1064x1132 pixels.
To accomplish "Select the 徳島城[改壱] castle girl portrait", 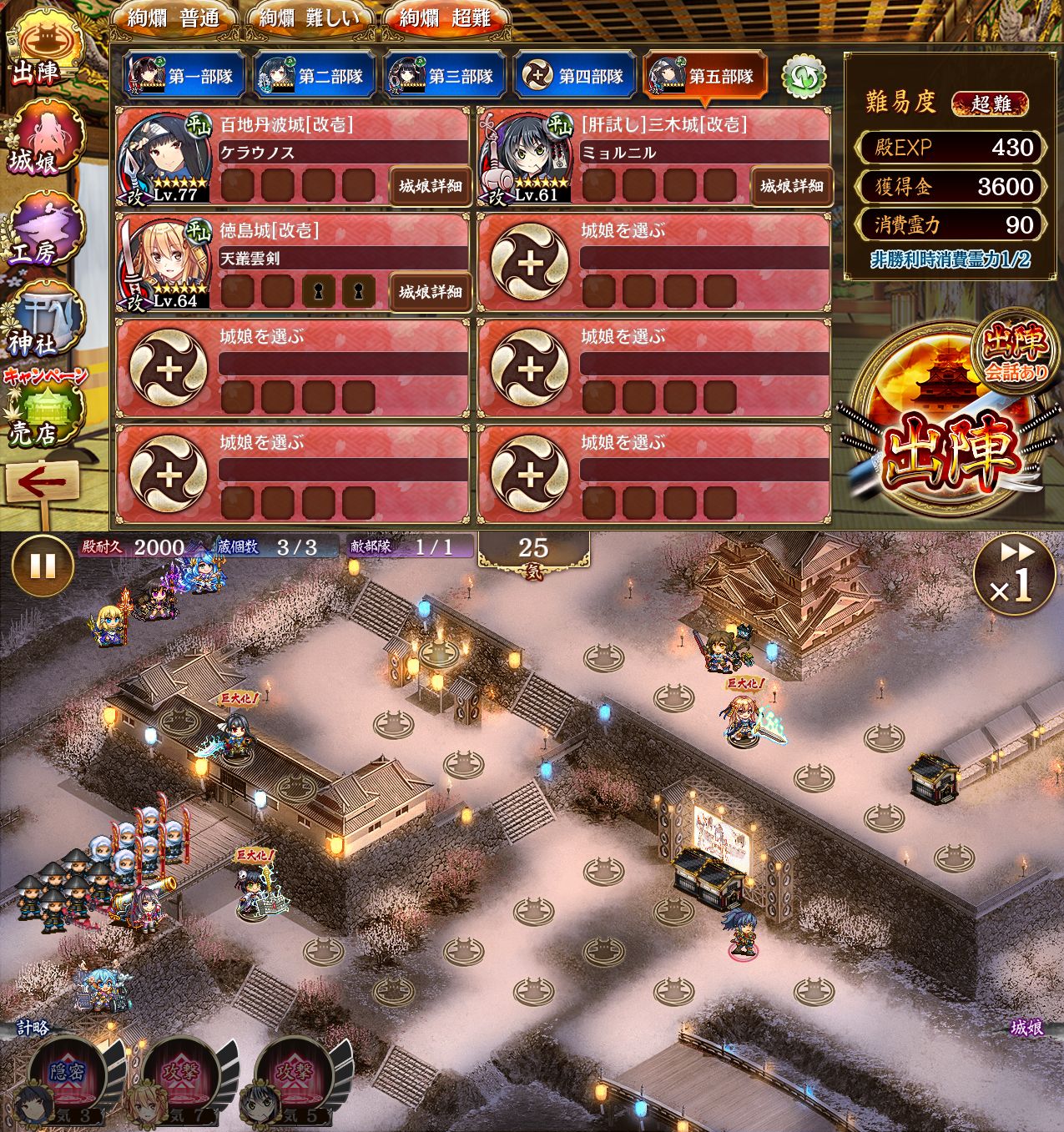I will (164, 263).
